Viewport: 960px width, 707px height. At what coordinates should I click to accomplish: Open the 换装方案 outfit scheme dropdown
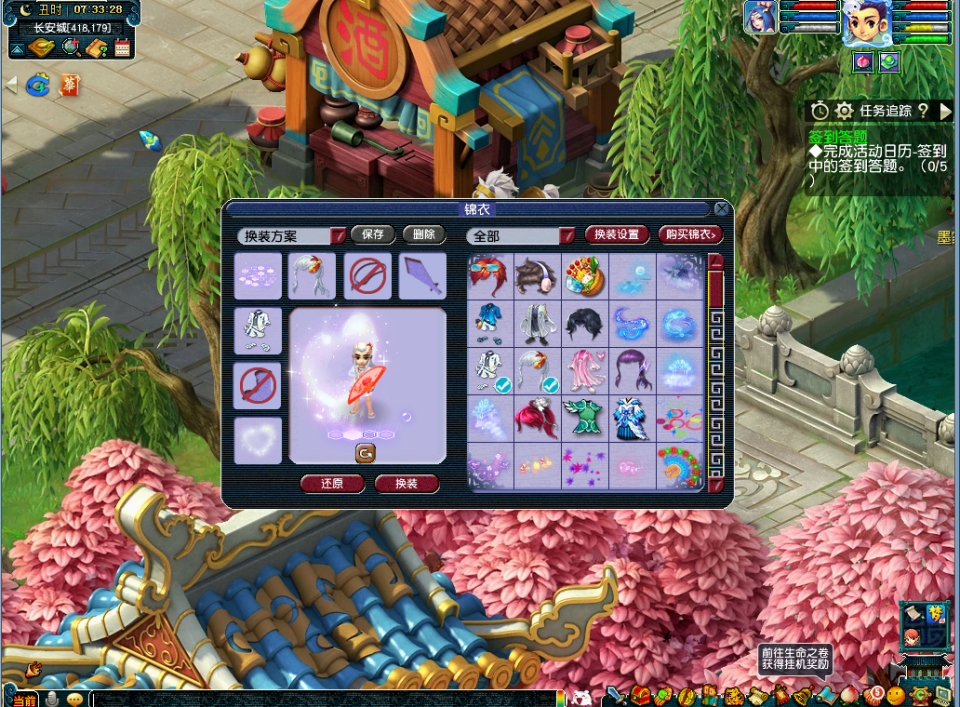tap(338, 236)
